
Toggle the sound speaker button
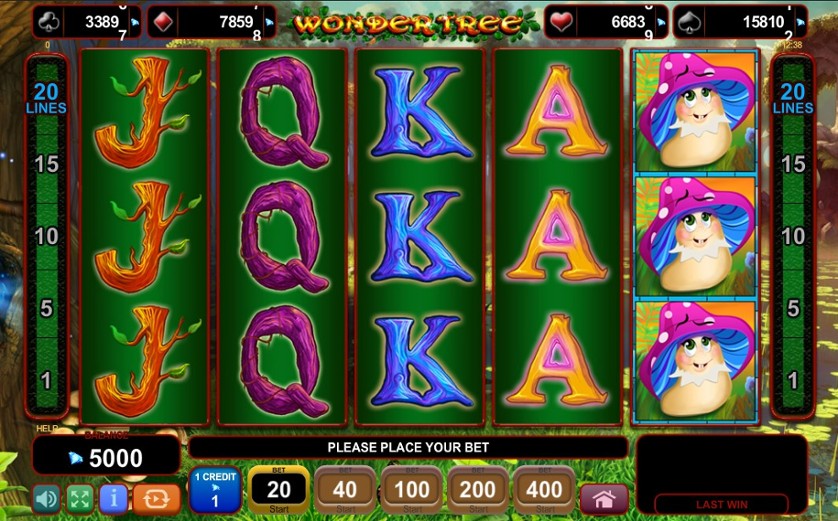coord(46,498)
